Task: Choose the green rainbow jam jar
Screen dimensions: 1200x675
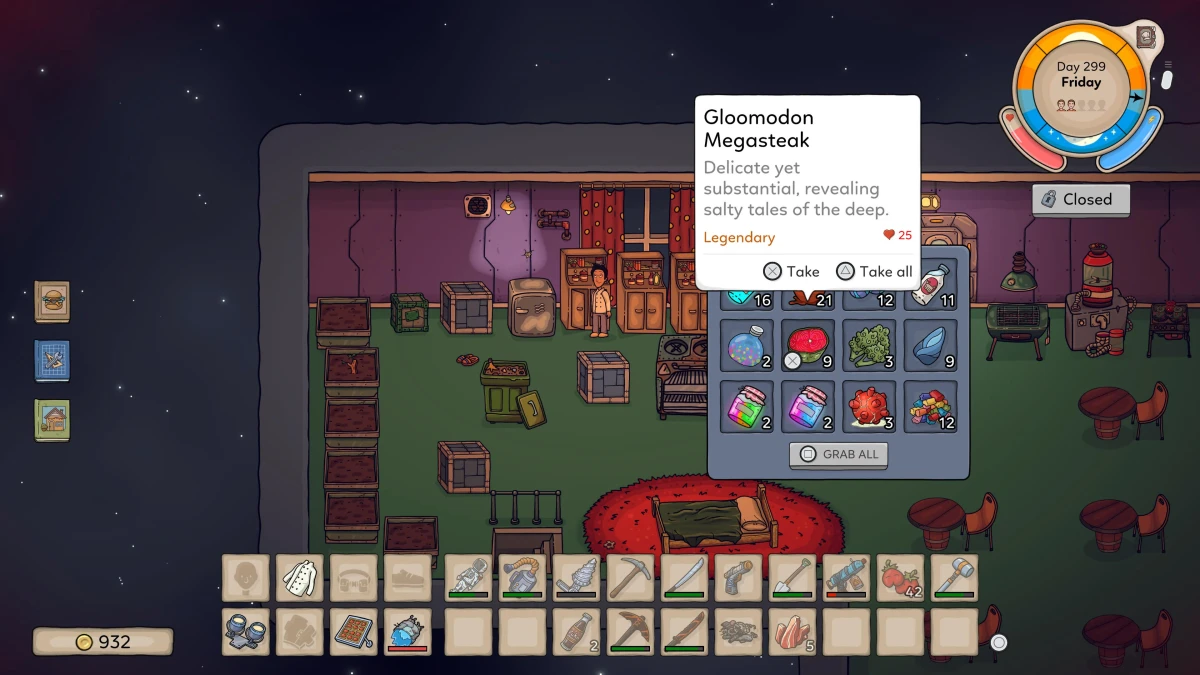Action: [746, 406]
